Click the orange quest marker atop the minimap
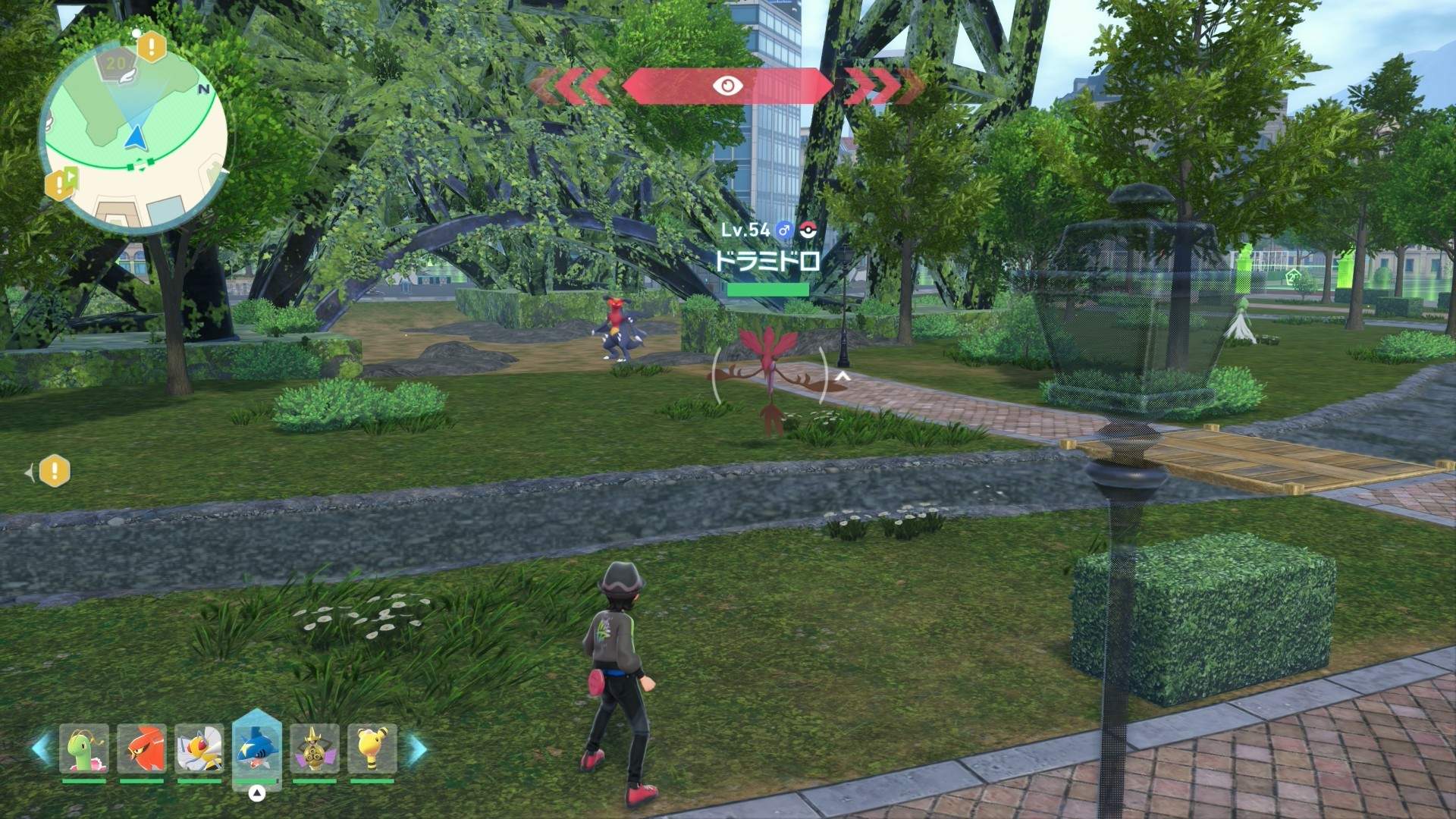The width and height of the screenshot is (1456, 819). pyautogui.click(x=152, y=47)
